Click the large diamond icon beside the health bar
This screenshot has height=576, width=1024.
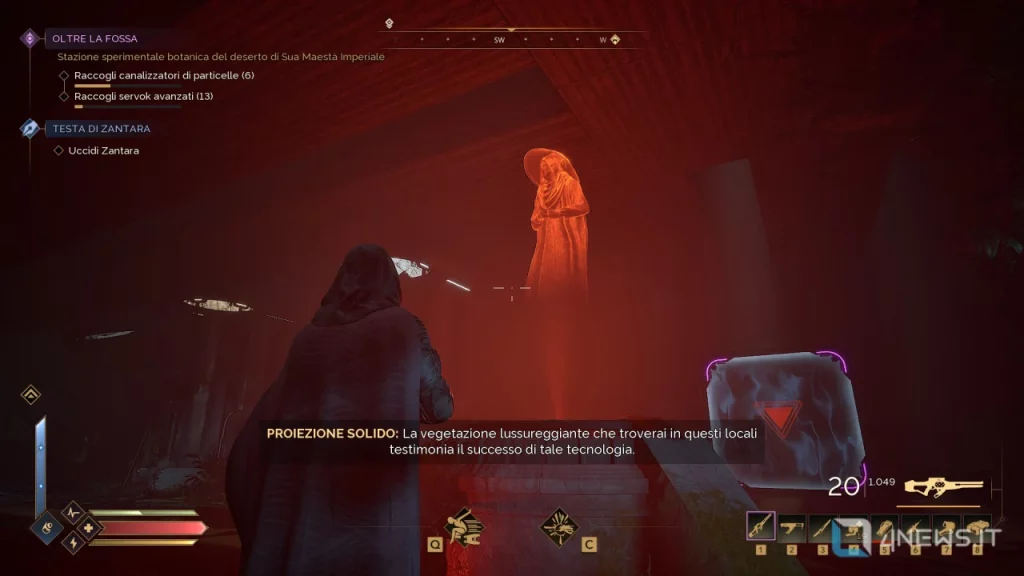[x=48, y=526]
